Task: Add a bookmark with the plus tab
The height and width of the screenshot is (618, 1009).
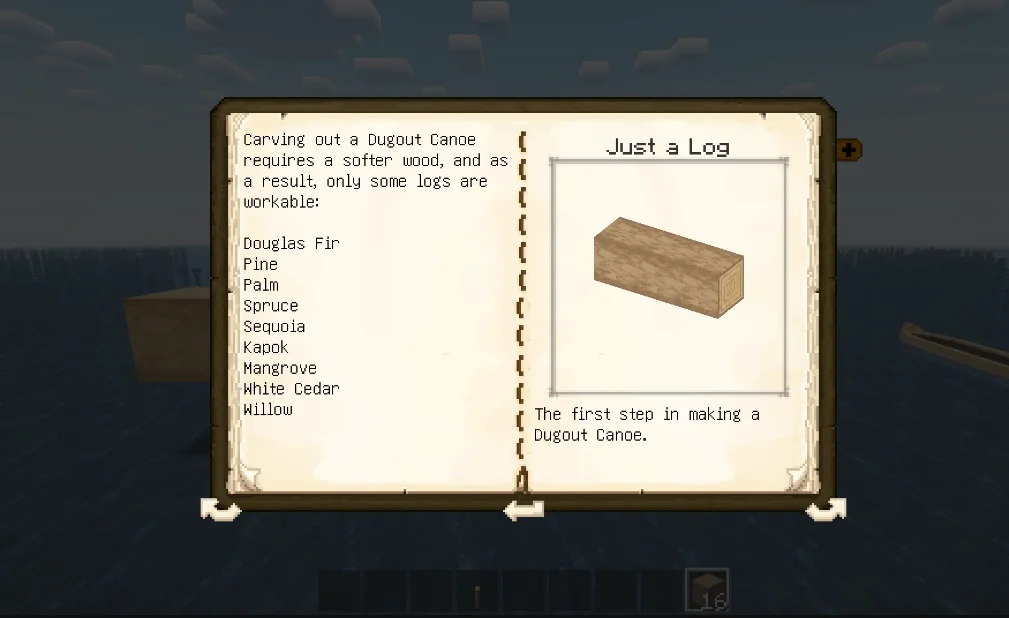Action: pos(849,150)
